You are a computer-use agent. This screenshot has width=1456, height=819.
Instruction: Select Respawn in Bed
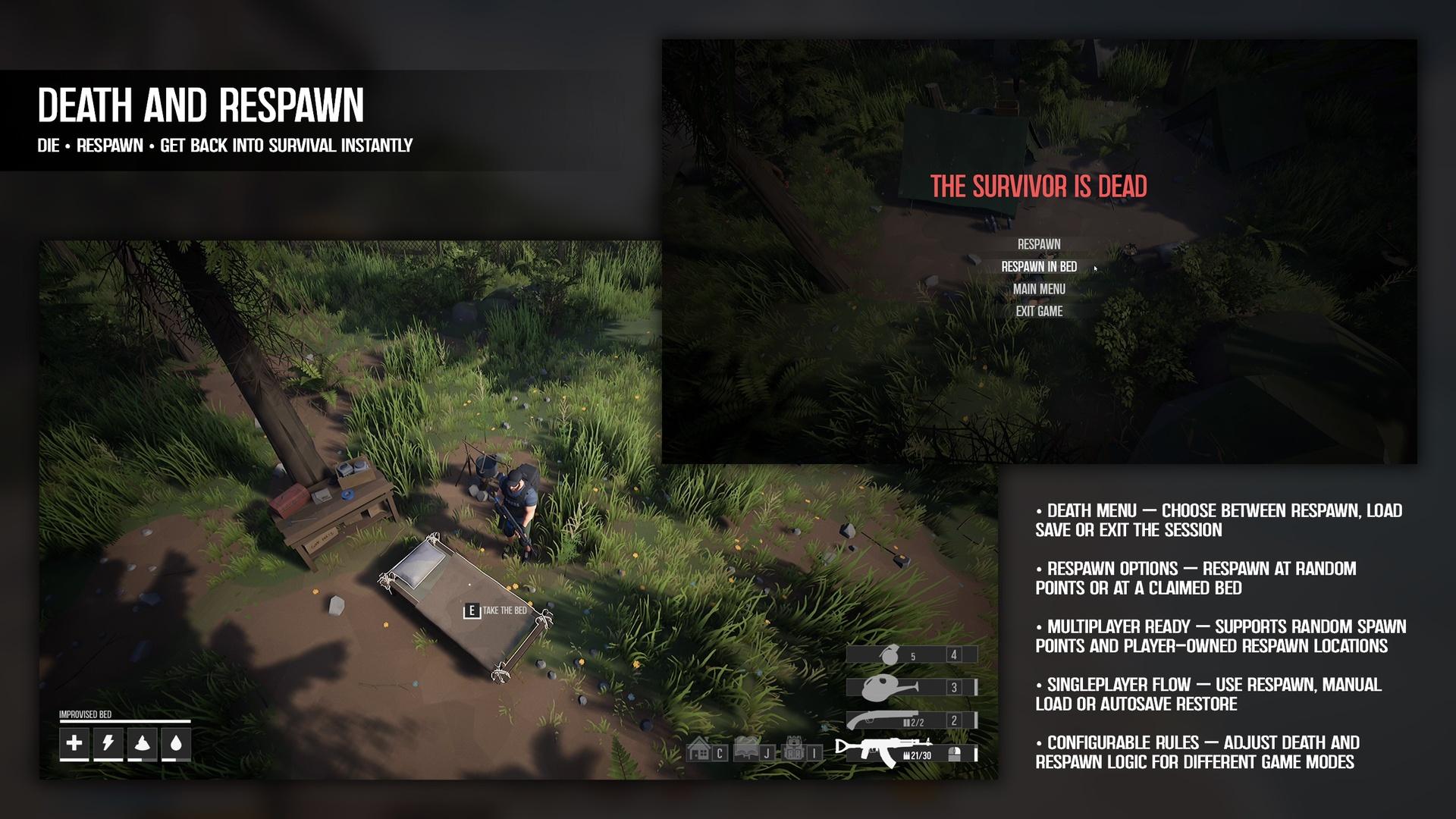click(1039, 267)
